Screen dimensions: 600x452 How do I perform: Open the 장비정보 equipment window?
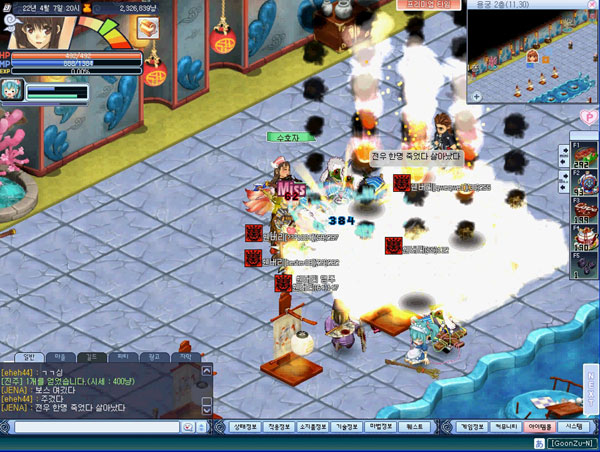pyautogui.click(x=281, y=425)
